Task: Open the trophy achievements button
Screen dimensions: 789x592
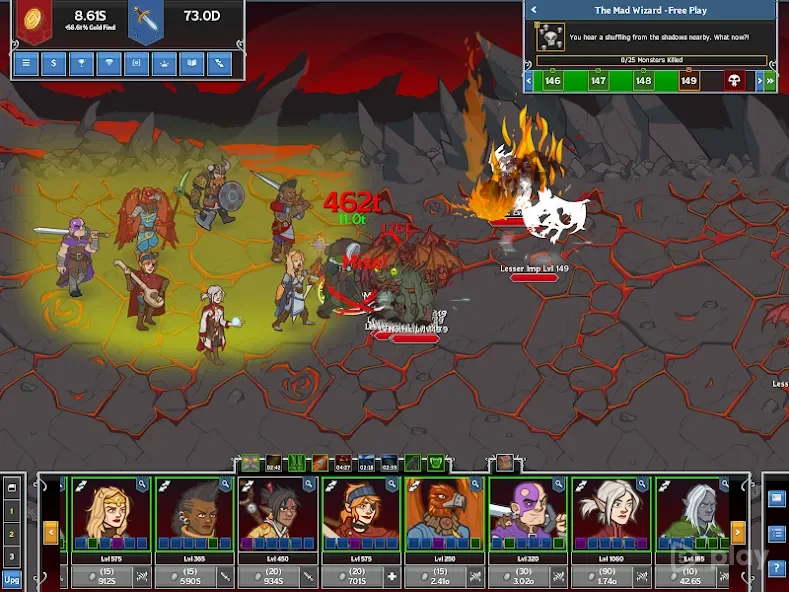Action: 81,64
